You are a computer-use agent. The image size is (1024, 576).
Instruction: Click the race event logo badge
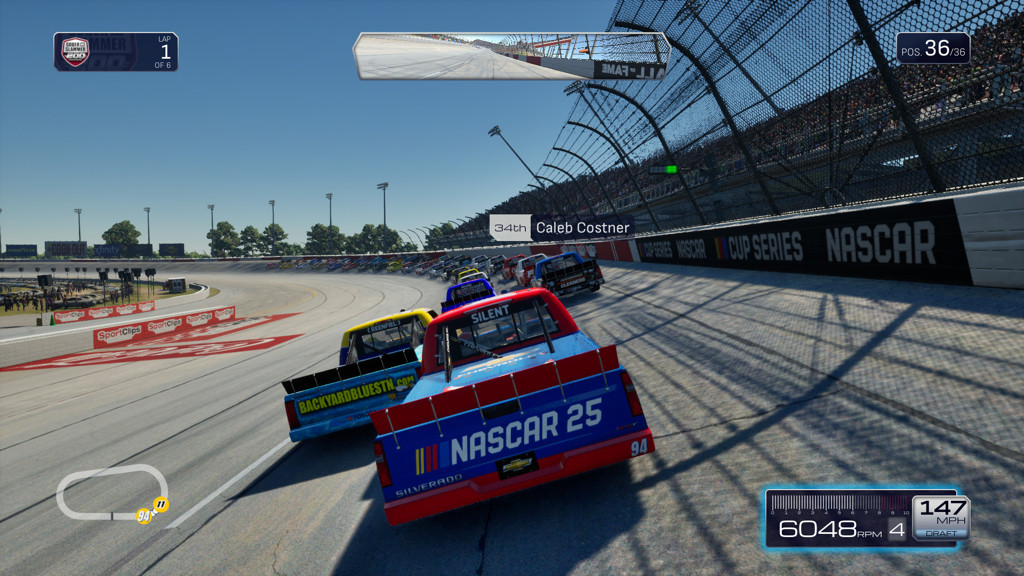pos(75,52)
